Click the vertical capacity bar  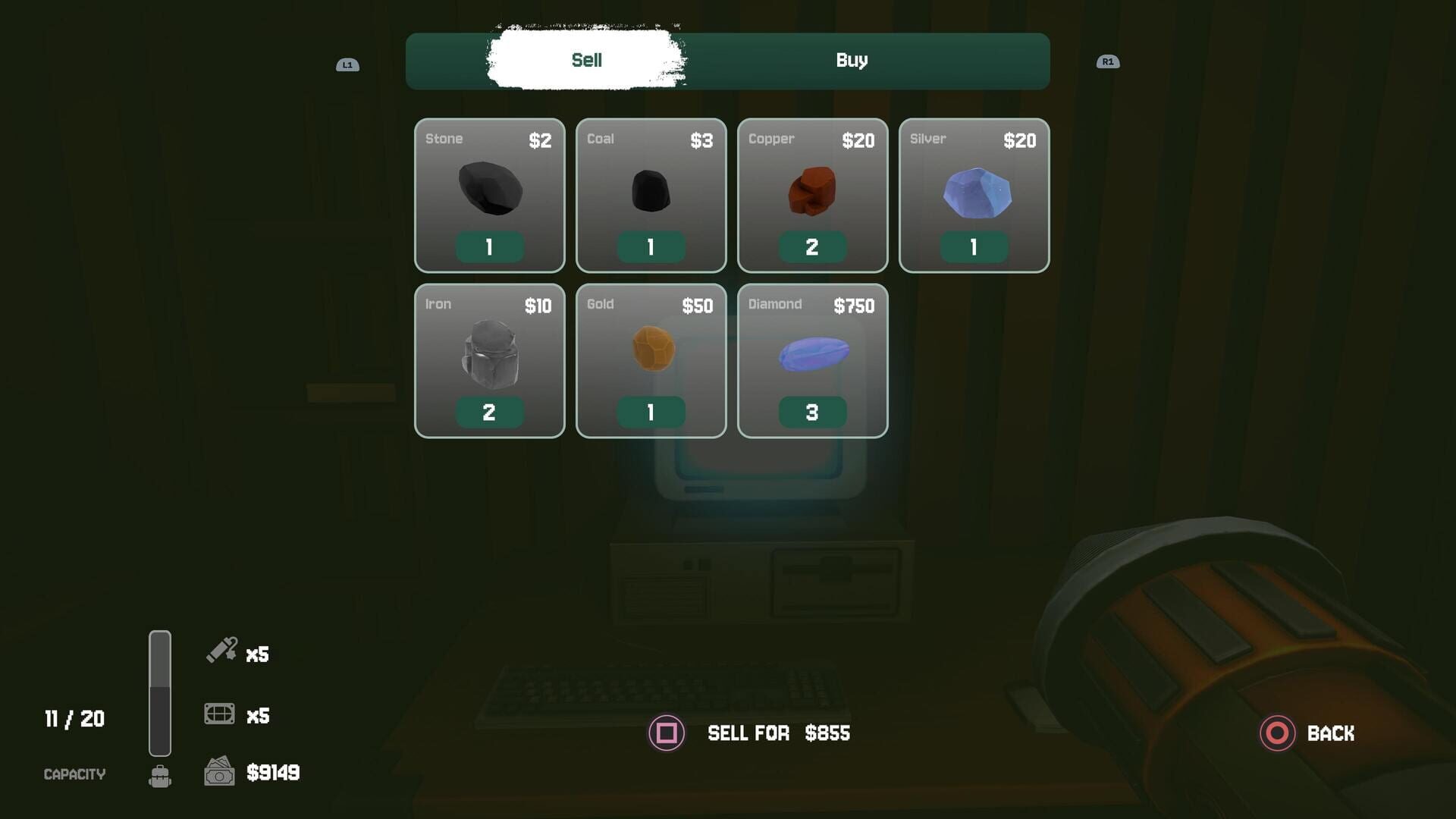160,692
